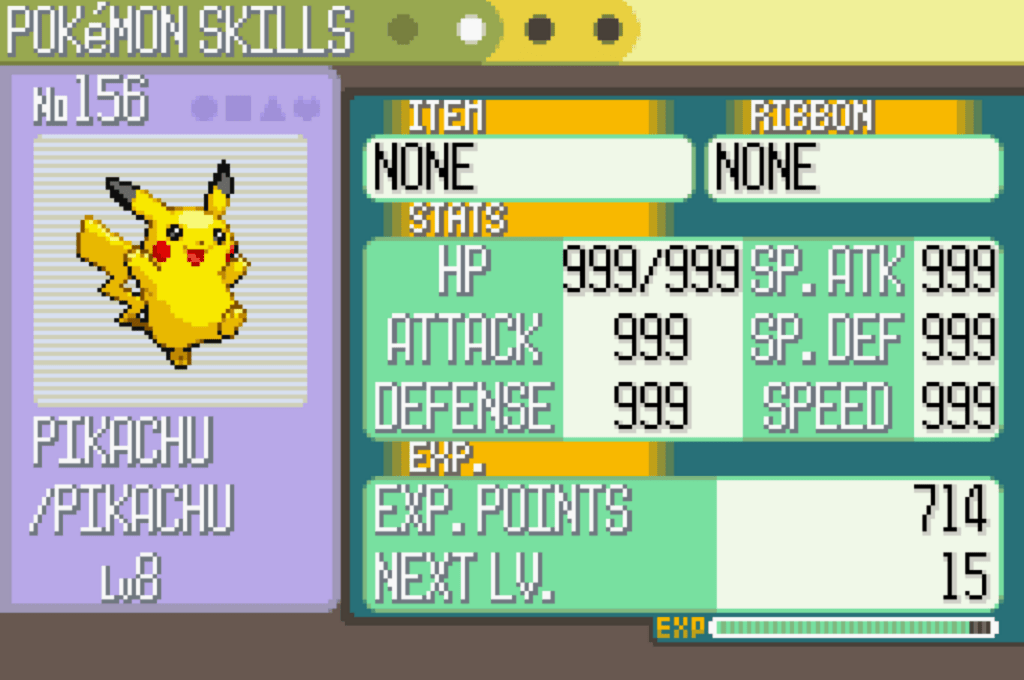This screenshot has height=680, width=1024.
Task: Toggle the triangle marking
Action: 272,108
